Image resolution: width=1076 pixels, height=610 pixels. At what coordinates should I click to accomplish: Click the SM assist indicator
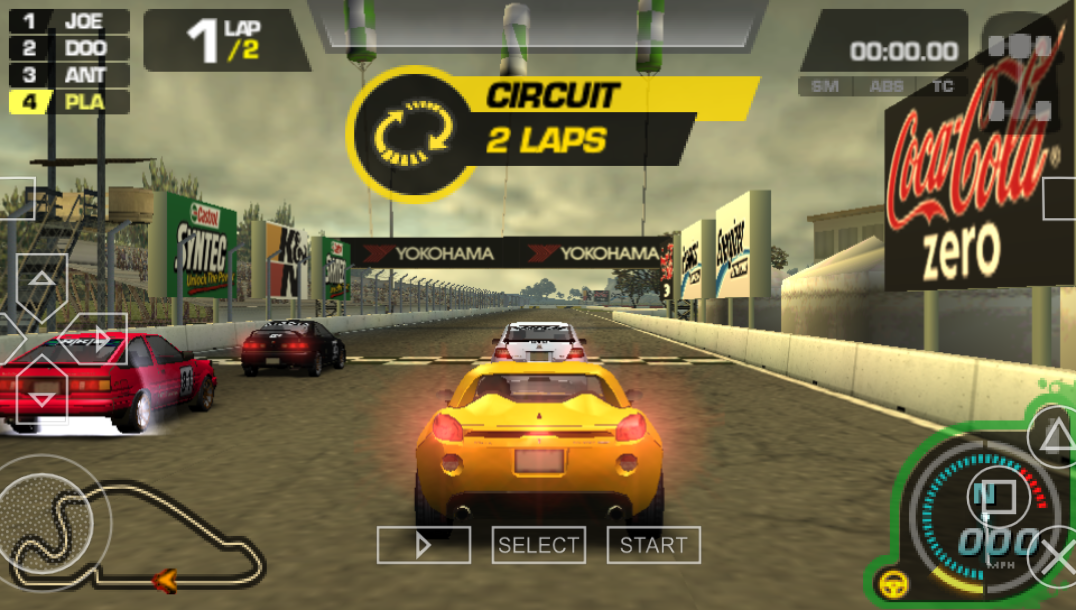825,87
